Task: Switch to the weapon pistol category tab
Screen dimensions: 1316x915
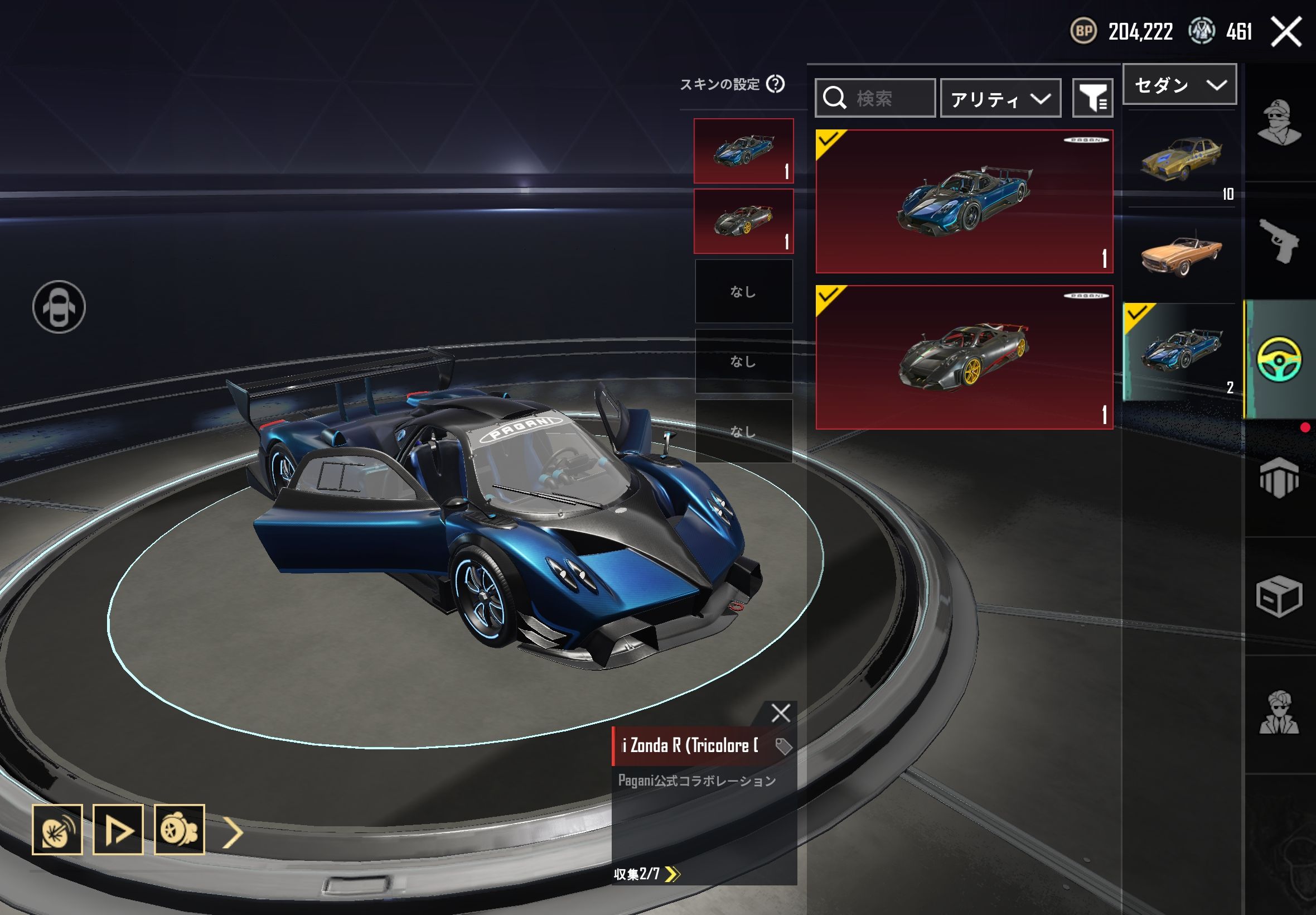Action: tap(1279, 242)
